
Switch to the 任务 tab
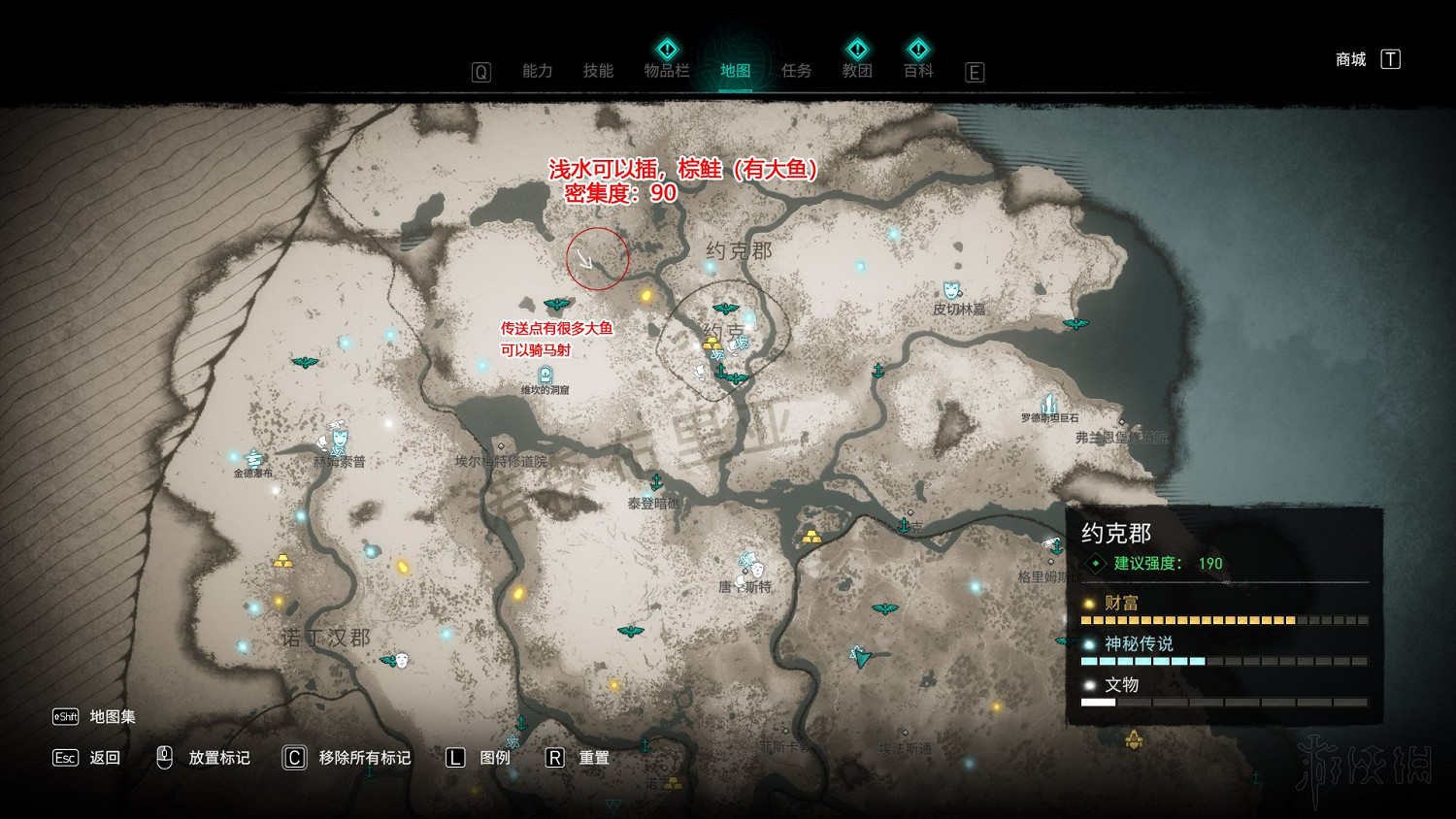(x=796, y=71)
